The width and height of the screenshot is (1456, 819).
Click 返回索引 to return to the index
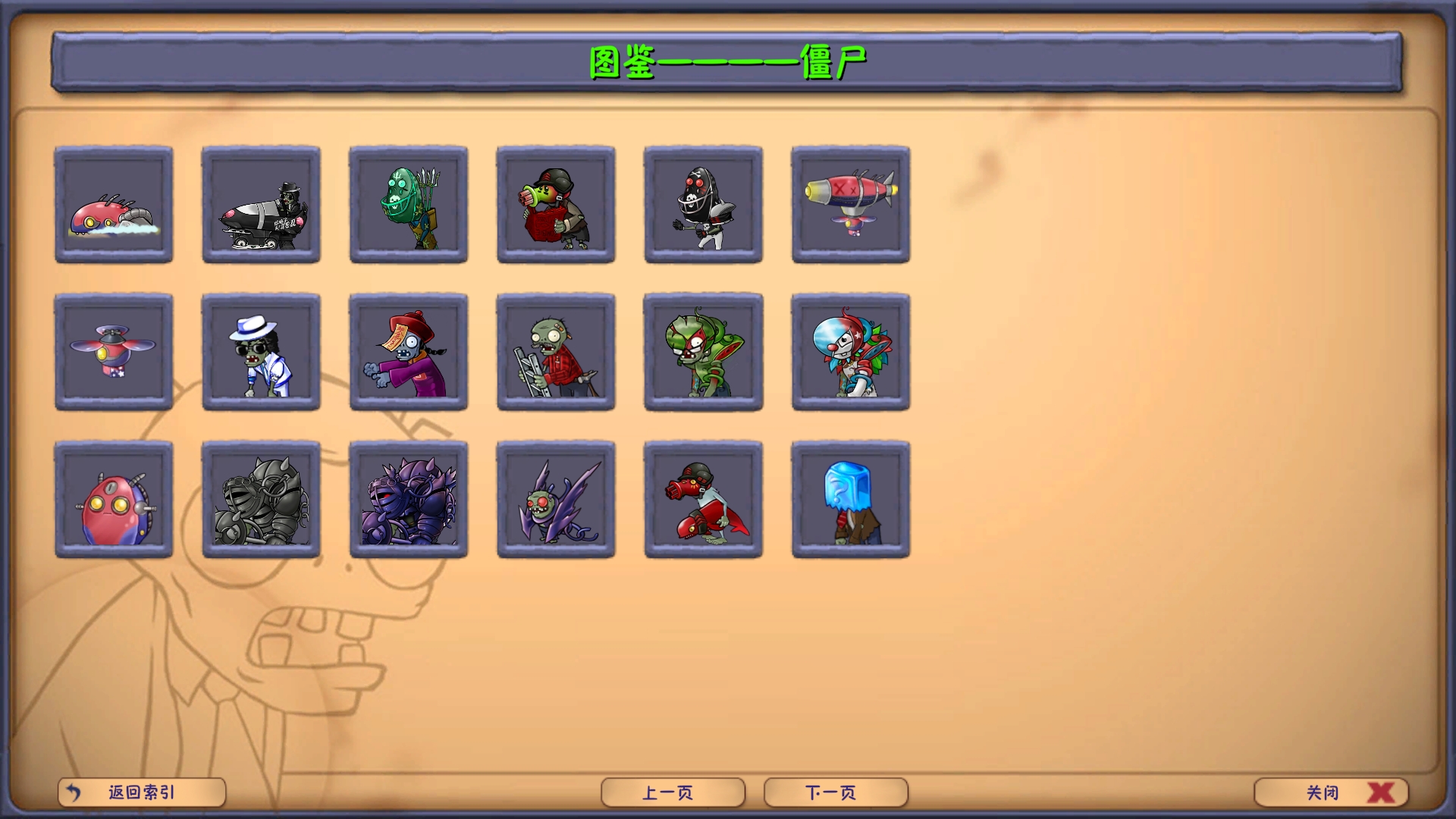point(142,792)
